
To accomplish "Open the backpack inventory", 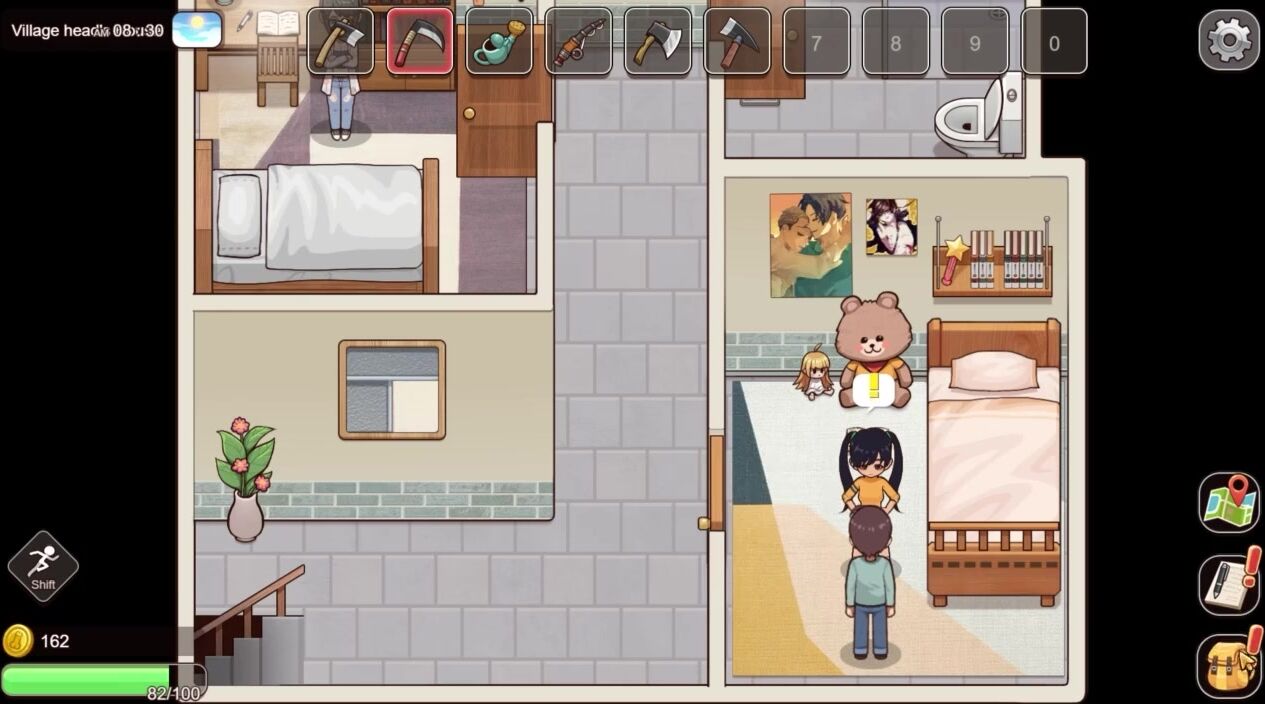I will [1229, 665].
